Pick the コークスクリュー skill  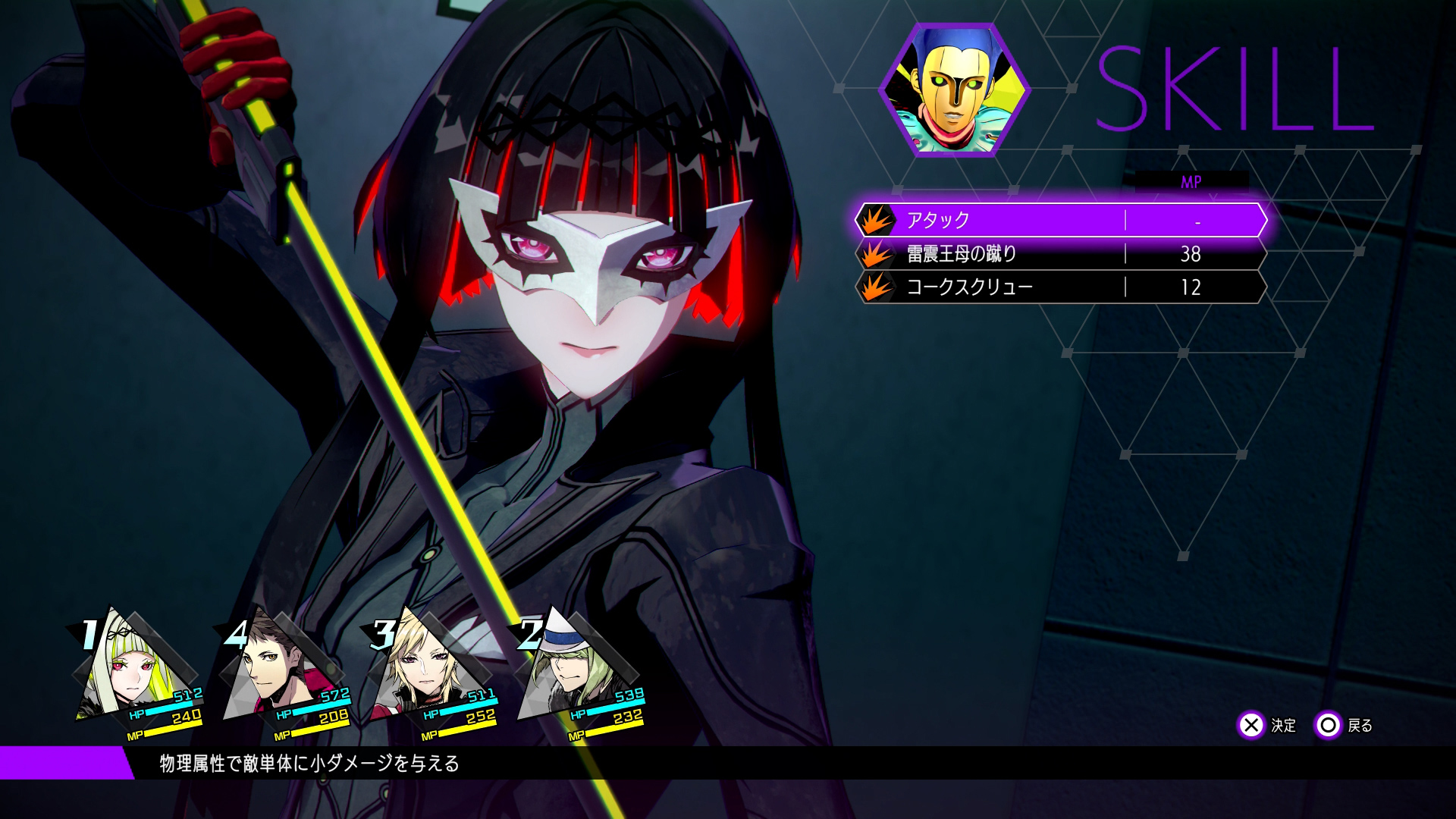tap(1060, 287)
